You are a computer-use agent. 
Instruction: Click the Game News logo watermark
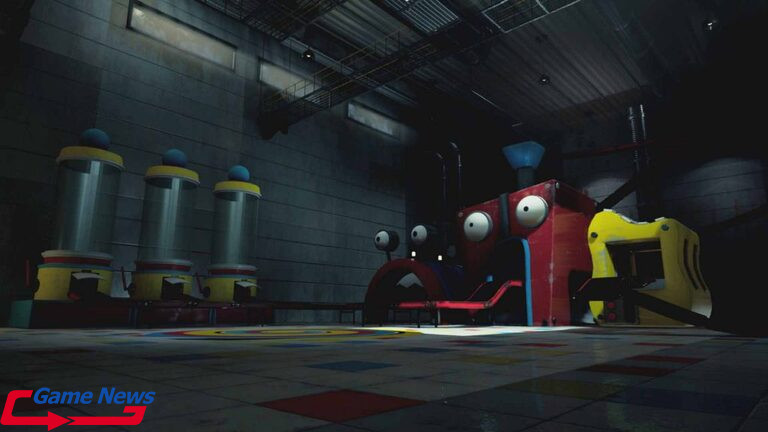pyautogui.click(x=78, y=406)
